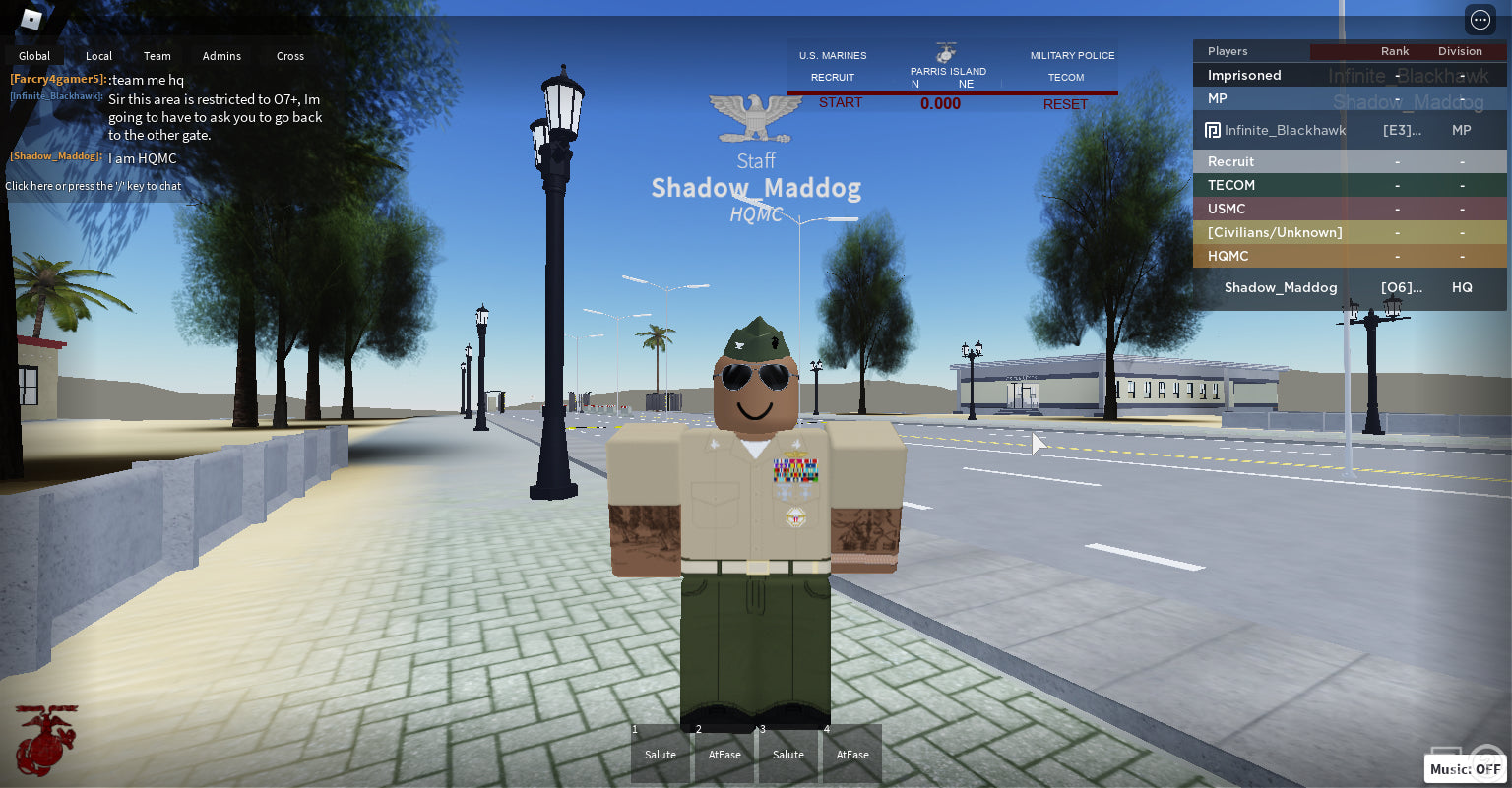Click the red Marine Corps emblem bottom-left
Viewport: 1512px width, 788px height.
pyautogui.click(x=43, y=742)
